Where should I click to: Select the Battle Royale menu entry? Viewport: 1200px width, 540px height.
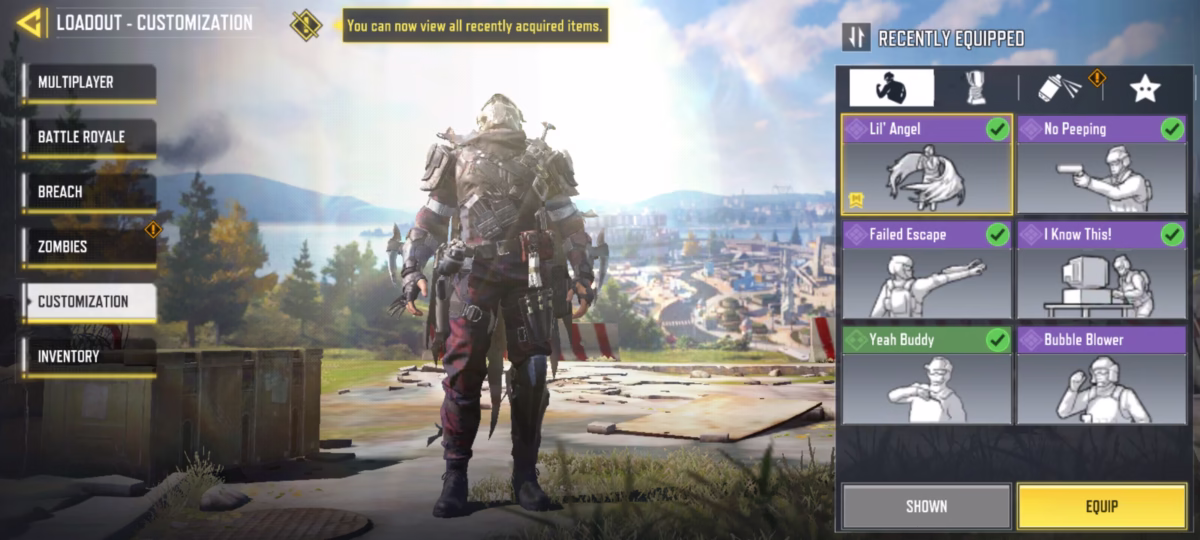[89, 138]
